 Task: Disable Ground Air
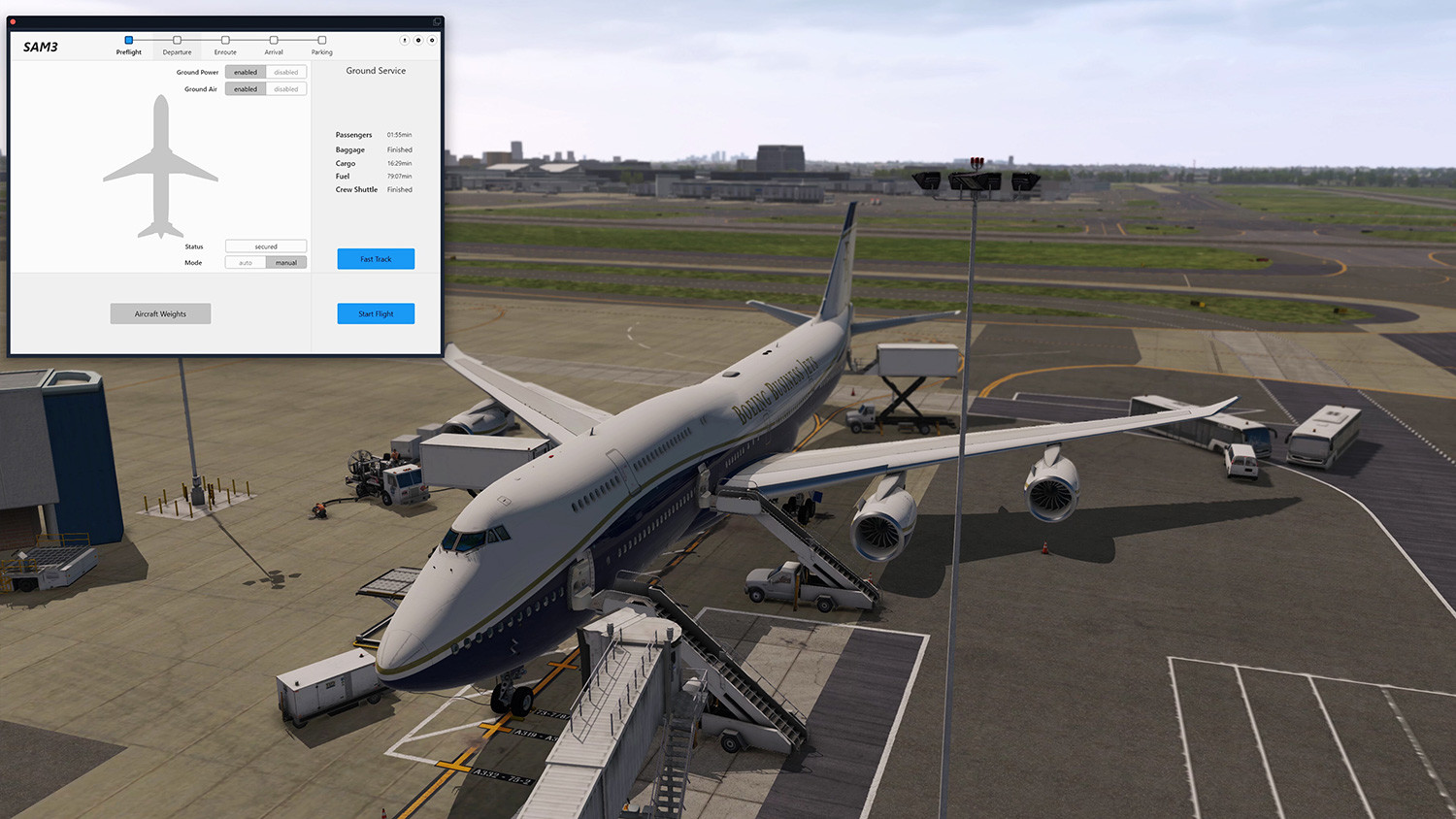[x=286, y=88]
